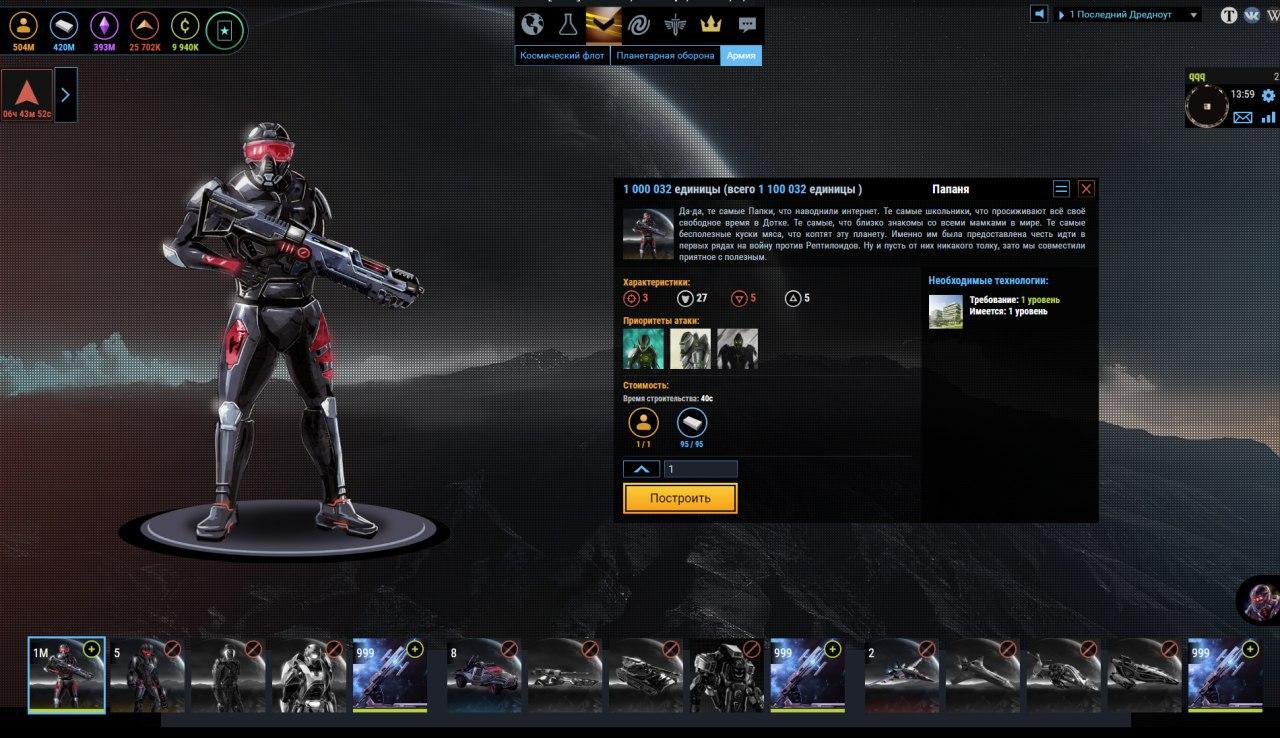
Task: Click the Построить build button
Action: tap(680, 498)
